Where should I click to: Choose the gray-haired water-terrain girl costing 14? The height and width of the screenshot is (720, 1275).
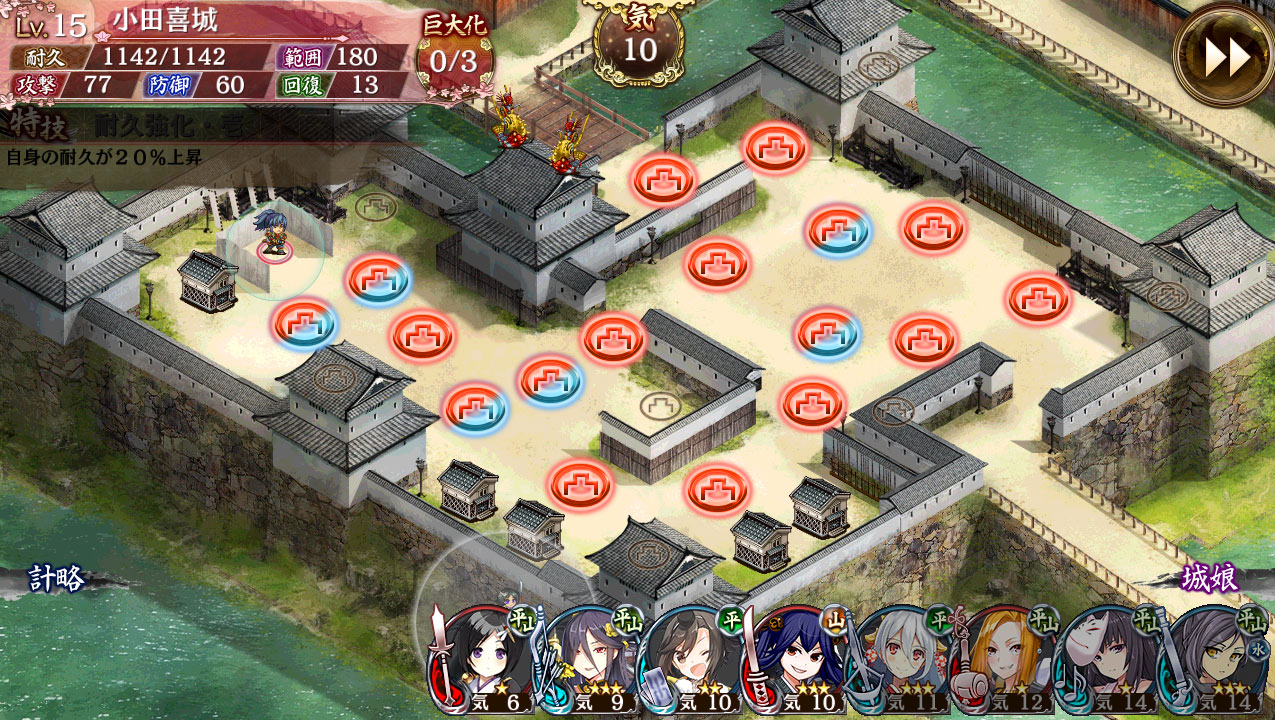tap(1212, 662)
